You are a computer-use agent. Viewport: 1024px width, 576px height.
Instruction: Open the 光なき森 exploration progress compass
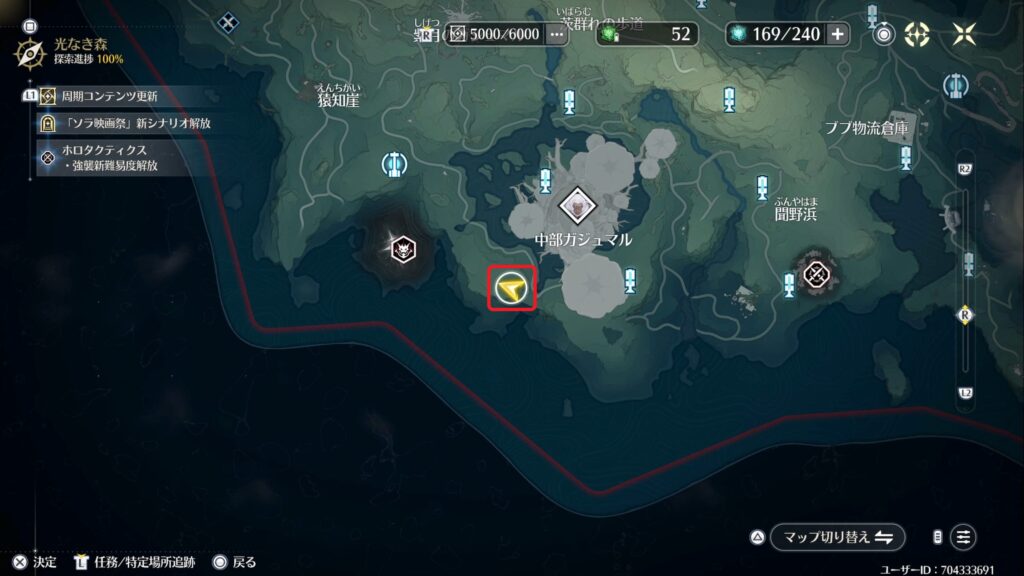pyautogui.click(x=32, y=52)
